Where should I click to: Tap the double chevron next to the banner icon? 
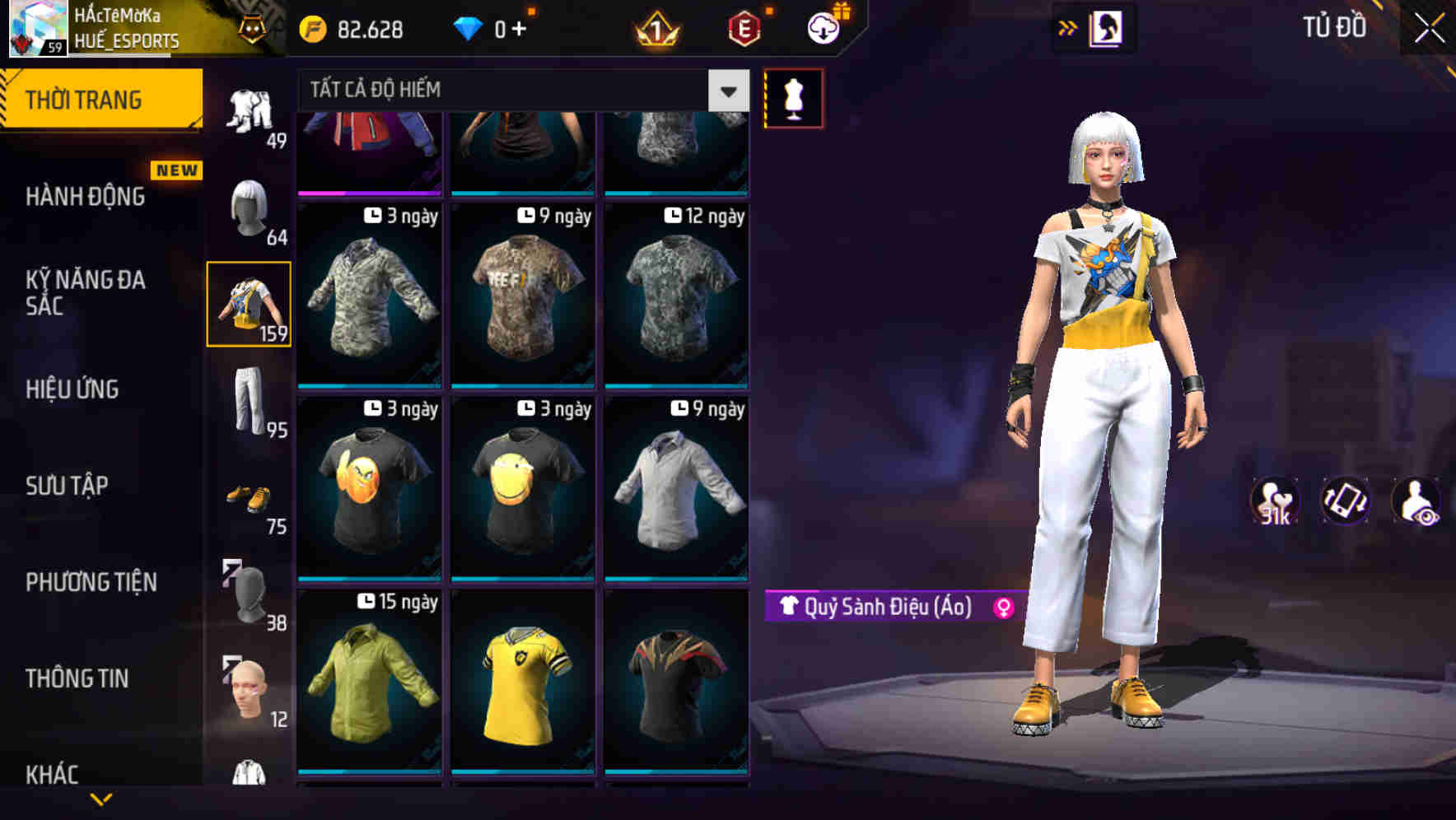(1068, 27)
